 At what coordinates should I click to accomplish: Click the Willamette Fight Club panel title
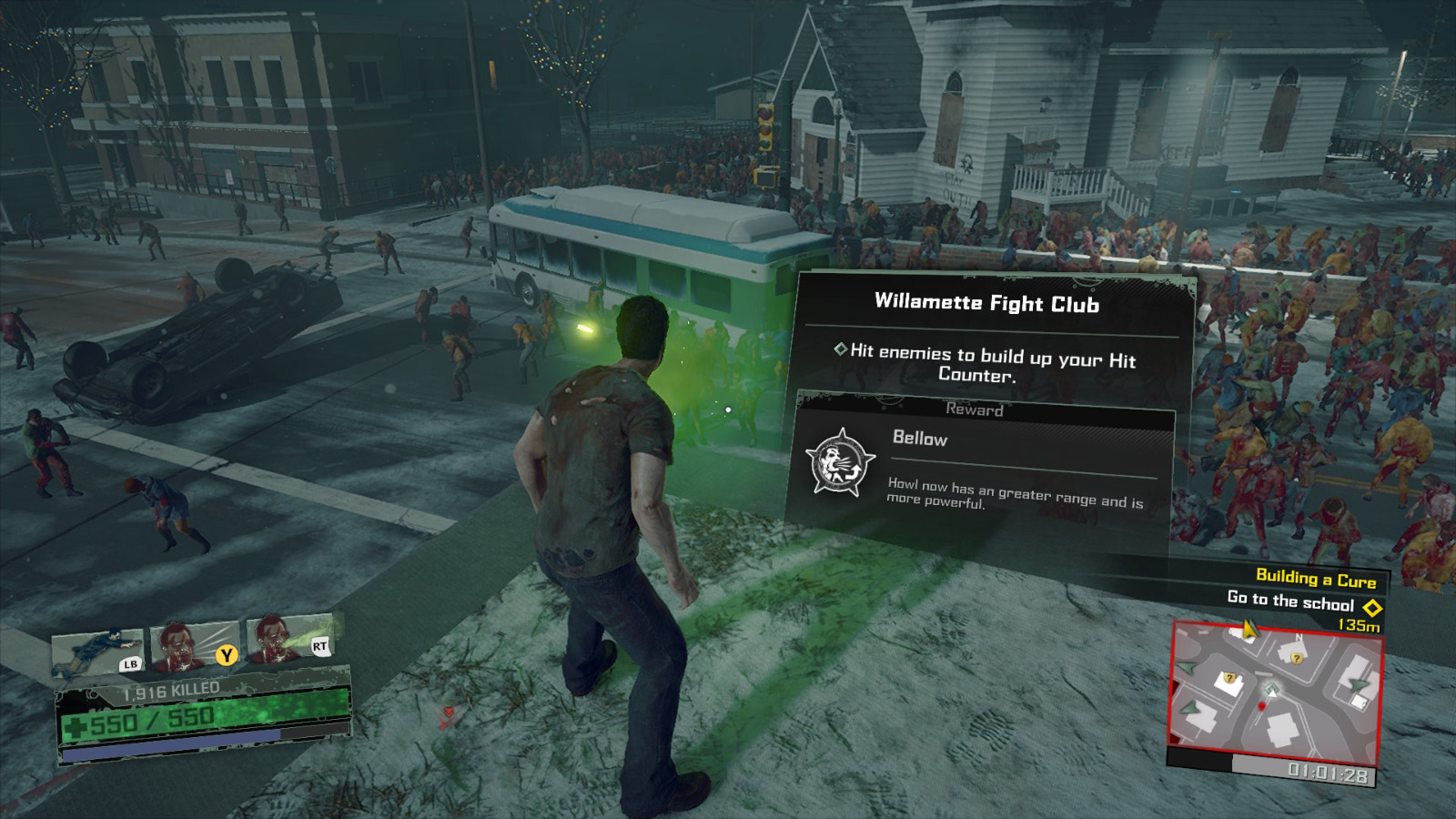(x=986, y=304)
